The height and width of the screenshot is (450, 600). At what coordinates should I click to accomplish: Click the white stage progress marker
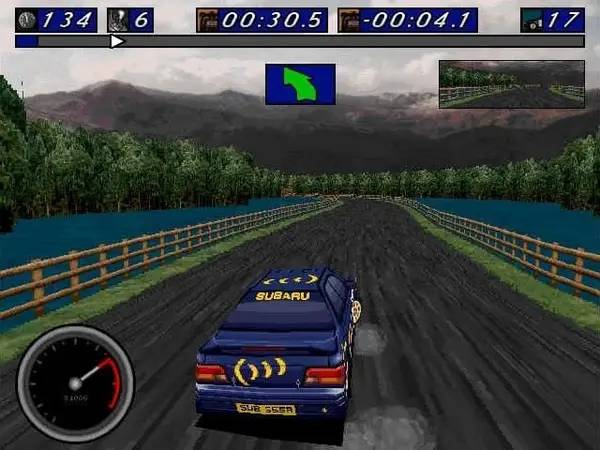(x=117, y=42)
